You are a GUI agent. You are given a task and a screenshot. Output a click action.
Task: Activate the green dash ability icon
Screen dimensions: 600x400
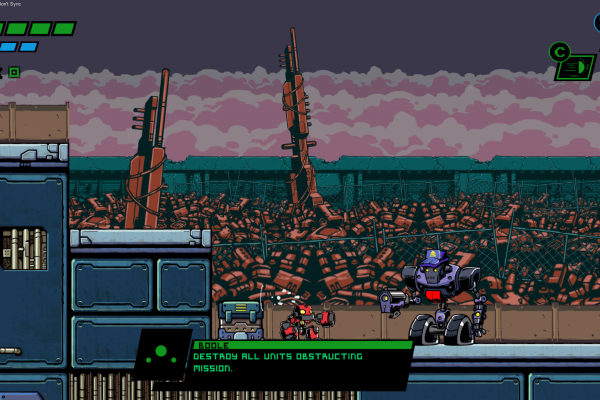coord(574,67)
